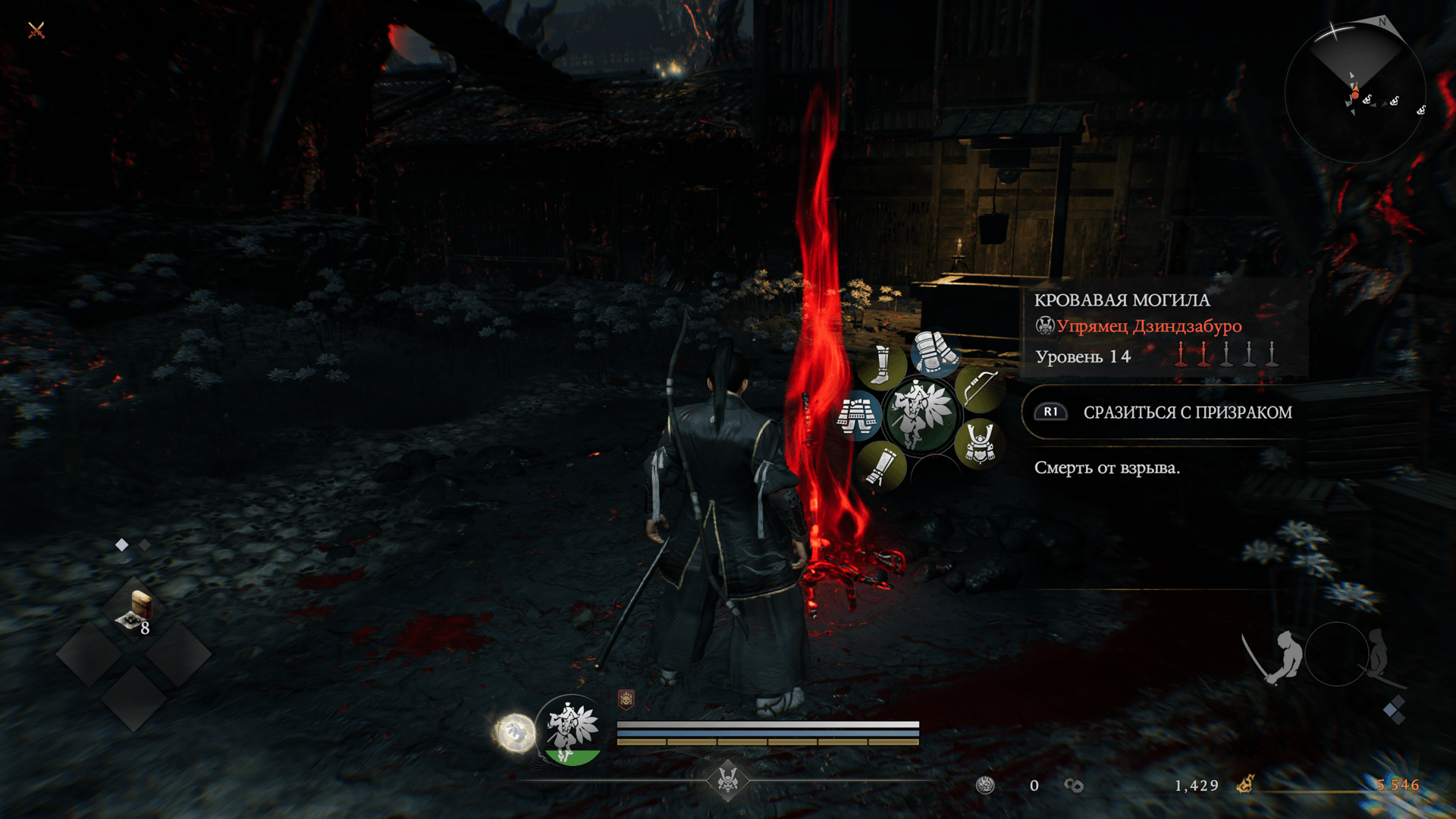
Task: Select the samurai helmet icon beside the grave
Action: click(x=980, y=444)
